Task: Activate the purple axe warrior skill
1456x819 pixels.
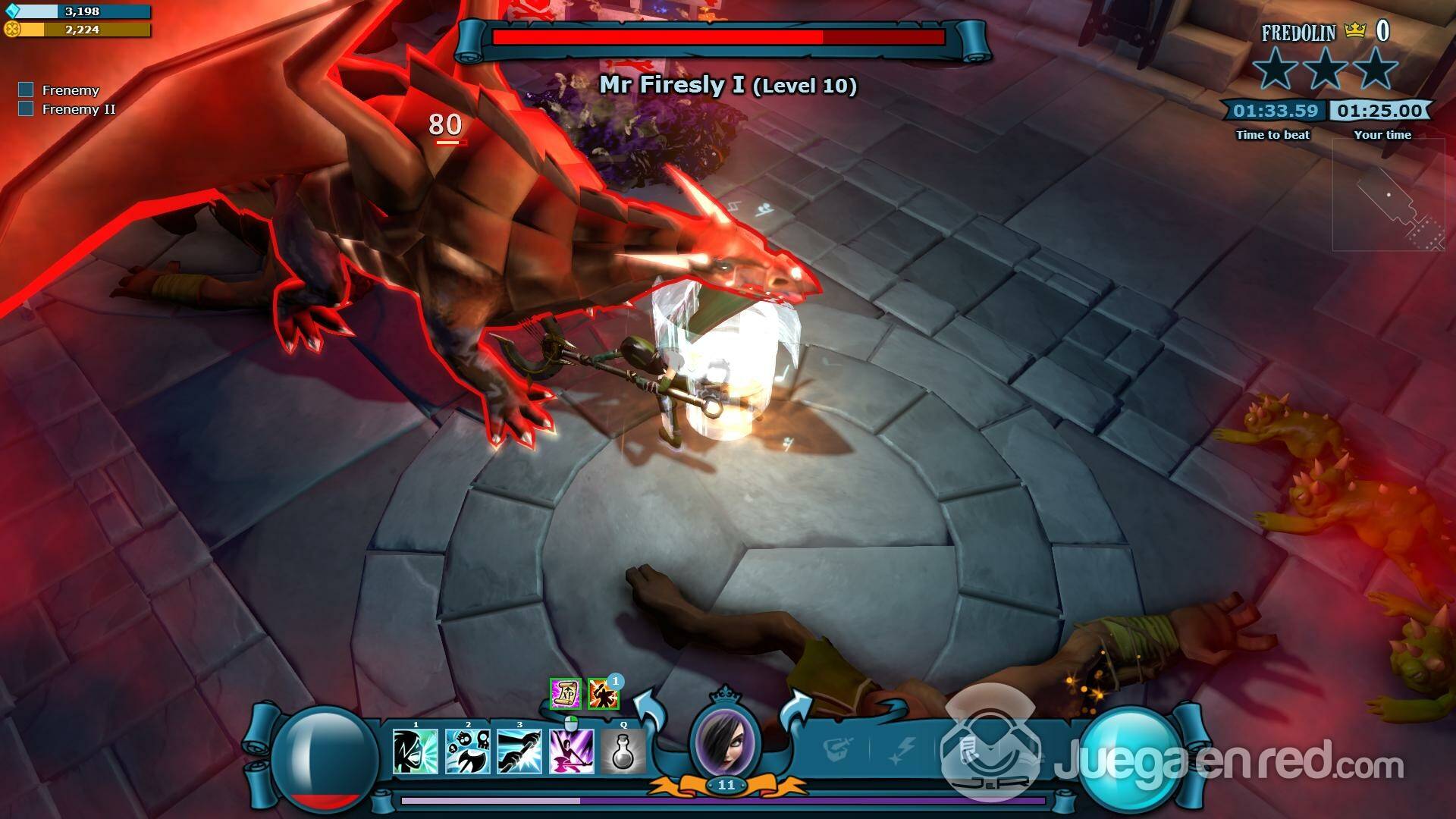Action: click(x=571, y=751)
